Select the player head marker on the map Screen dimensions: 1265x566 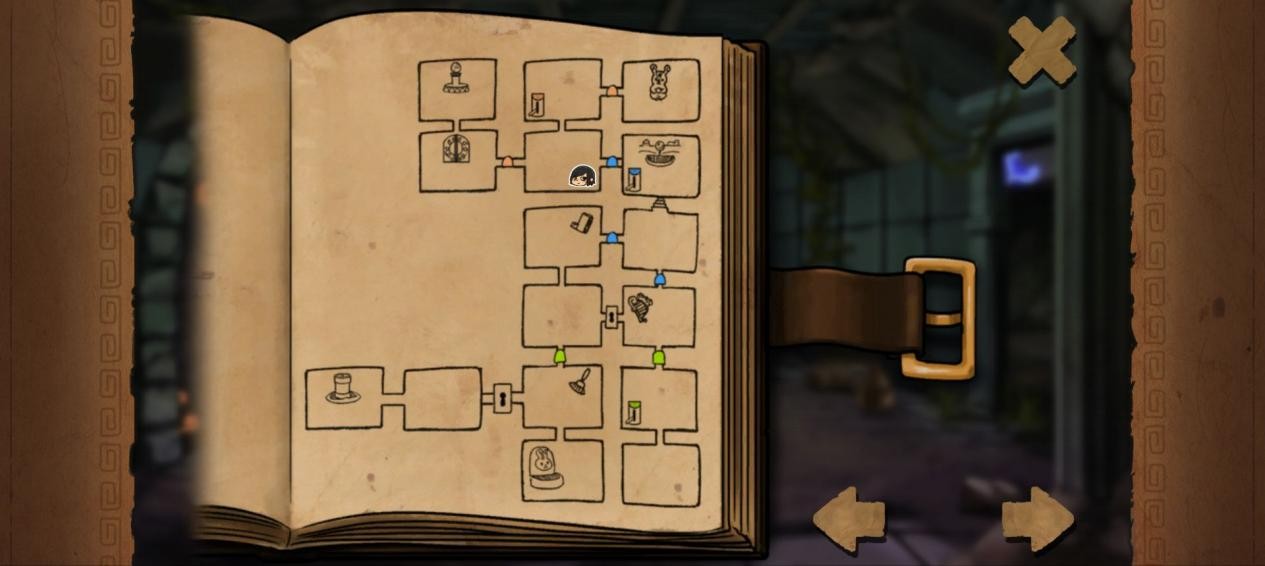tap(582, 177)
